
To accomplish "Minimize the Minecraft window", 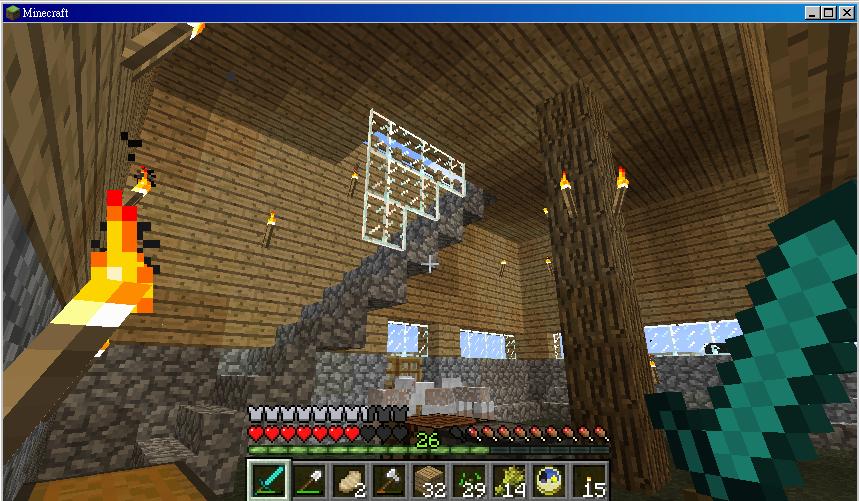I will [813, 12].
